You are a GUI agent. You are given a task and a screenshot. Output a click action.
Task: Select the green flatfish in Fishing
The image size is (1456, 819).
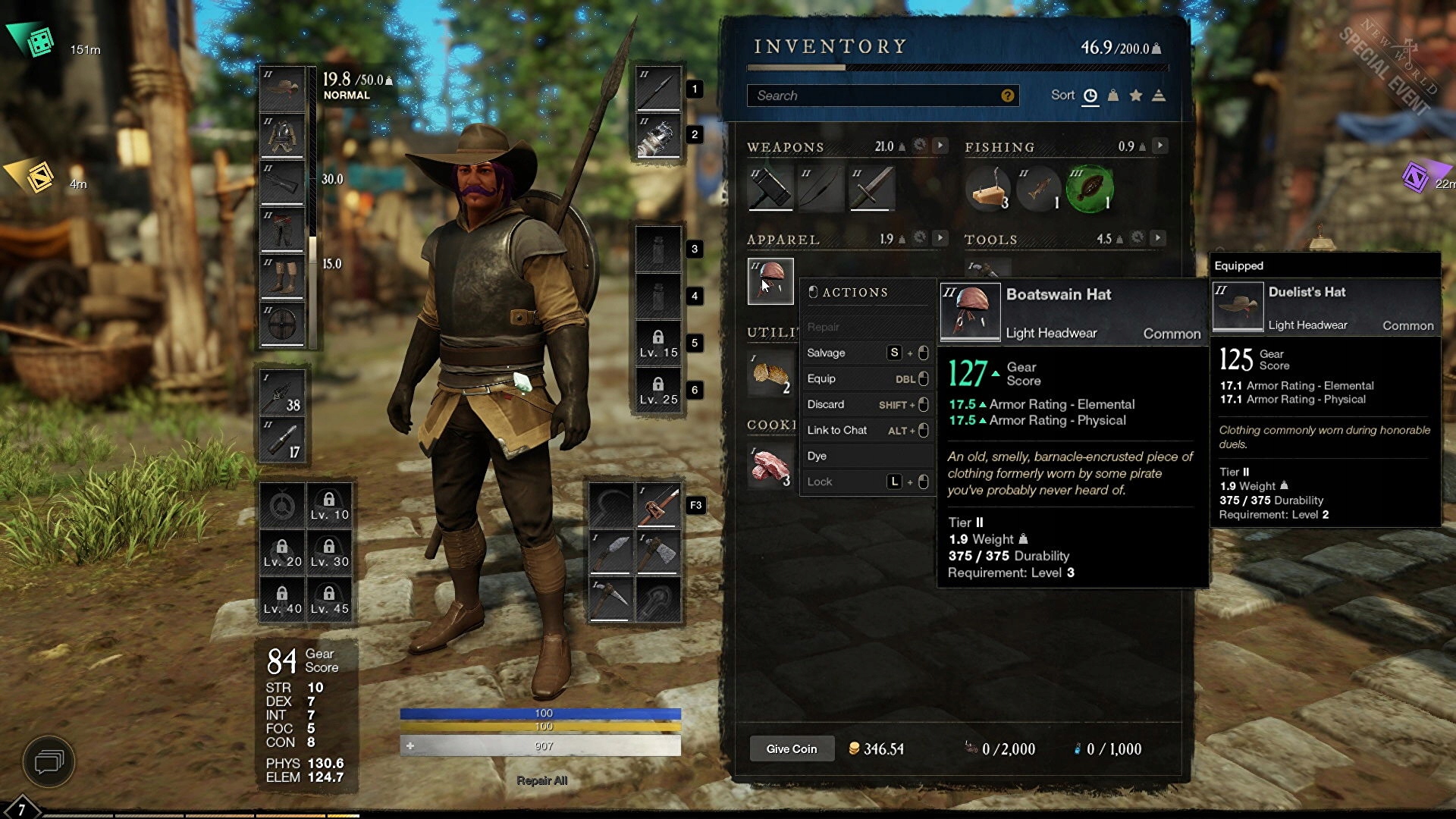tap(1090, 188)
